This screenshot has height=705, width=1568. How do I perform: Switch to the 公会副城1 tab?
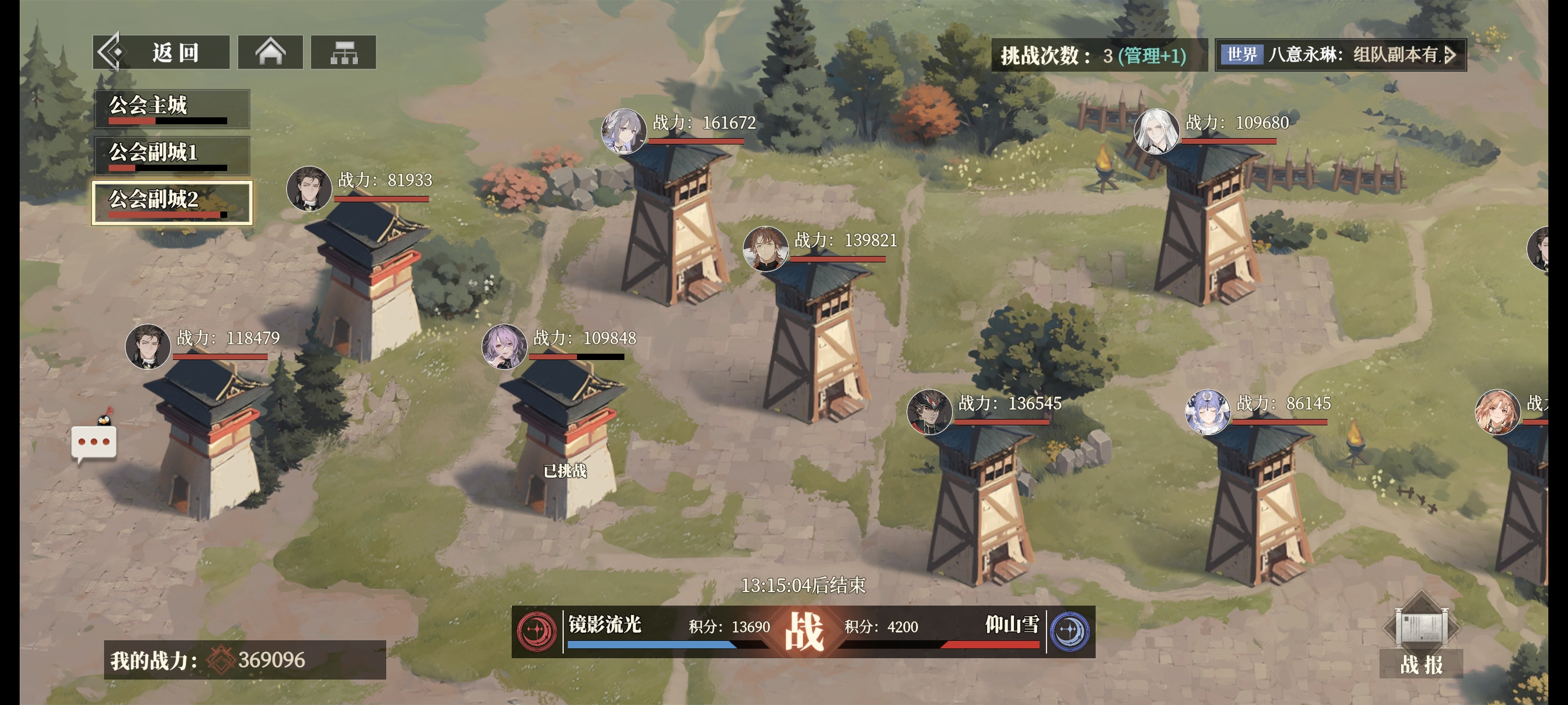[x=172, y=155]
